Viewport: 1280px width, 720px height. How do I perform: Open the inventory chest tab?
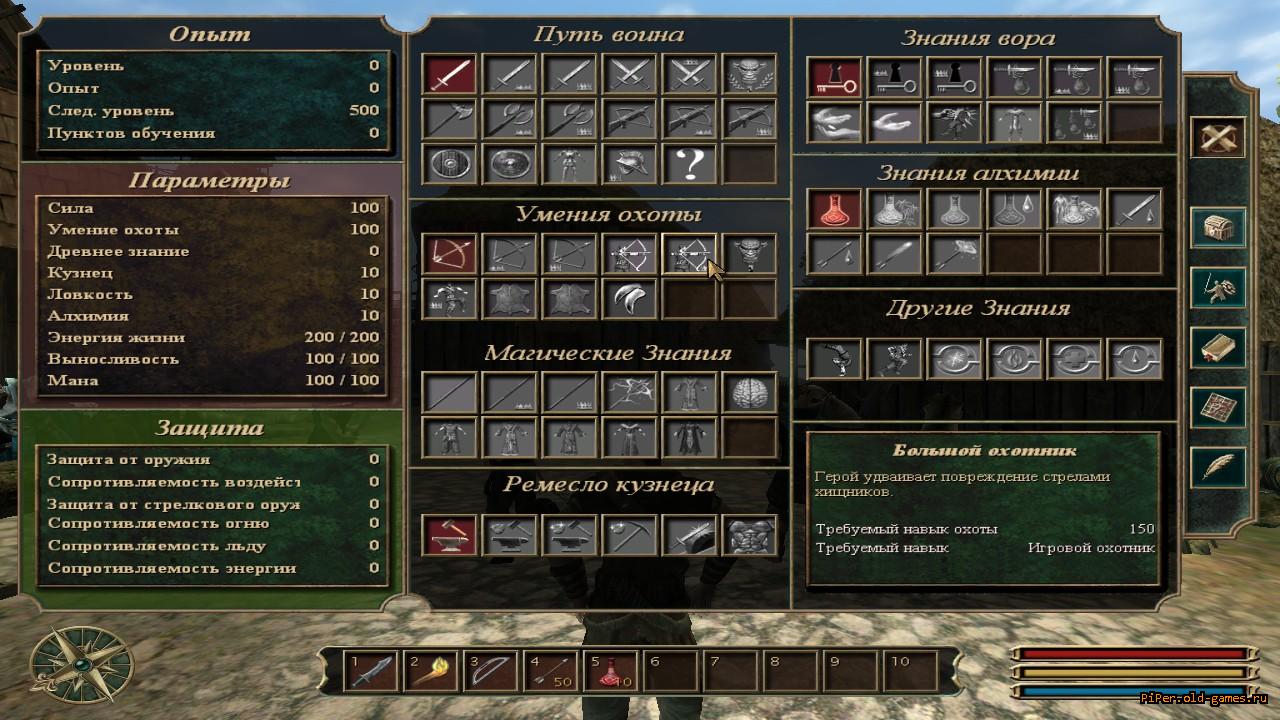[x=1217, y=227]
